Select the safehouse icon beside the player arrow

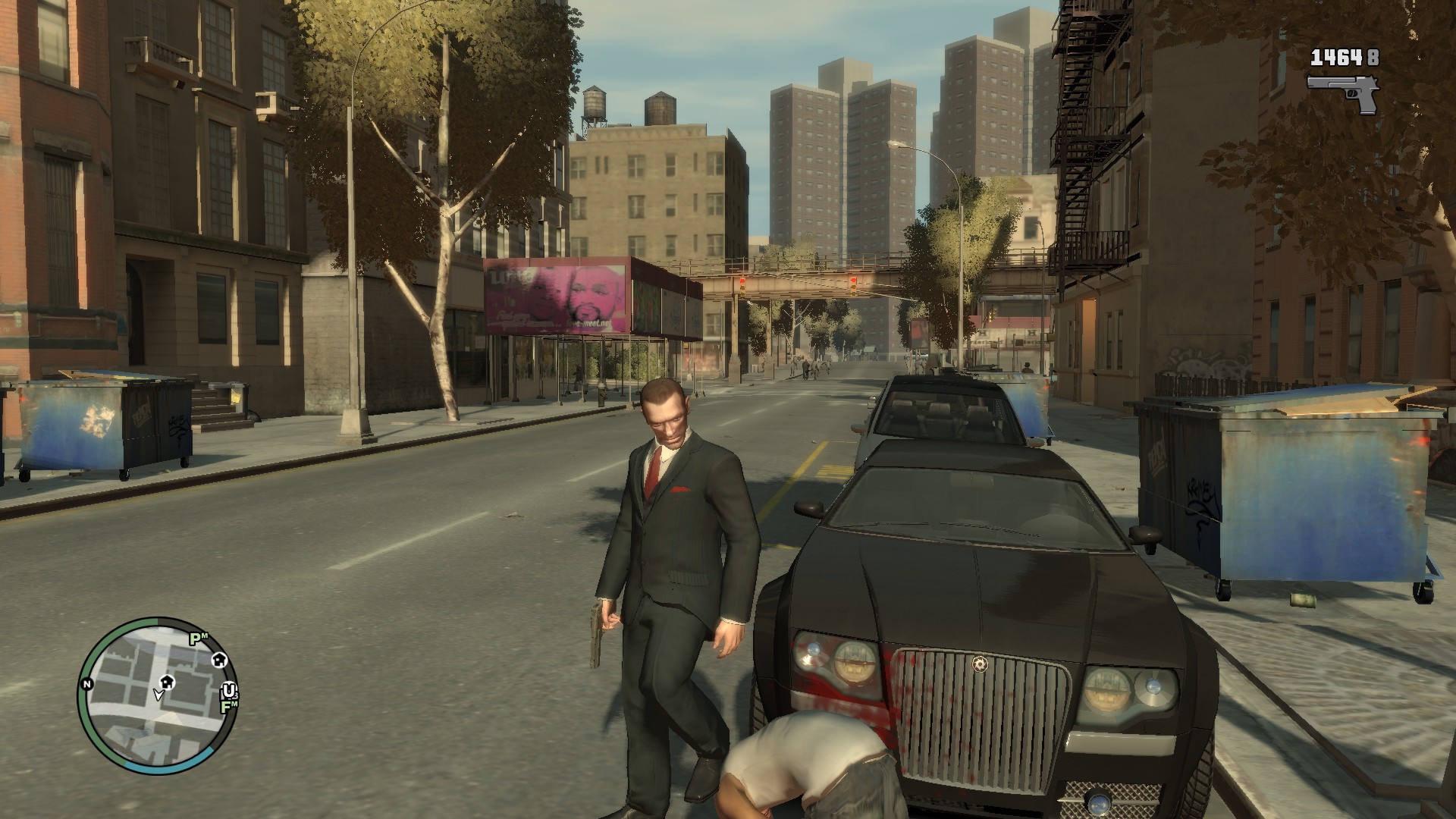168,682
